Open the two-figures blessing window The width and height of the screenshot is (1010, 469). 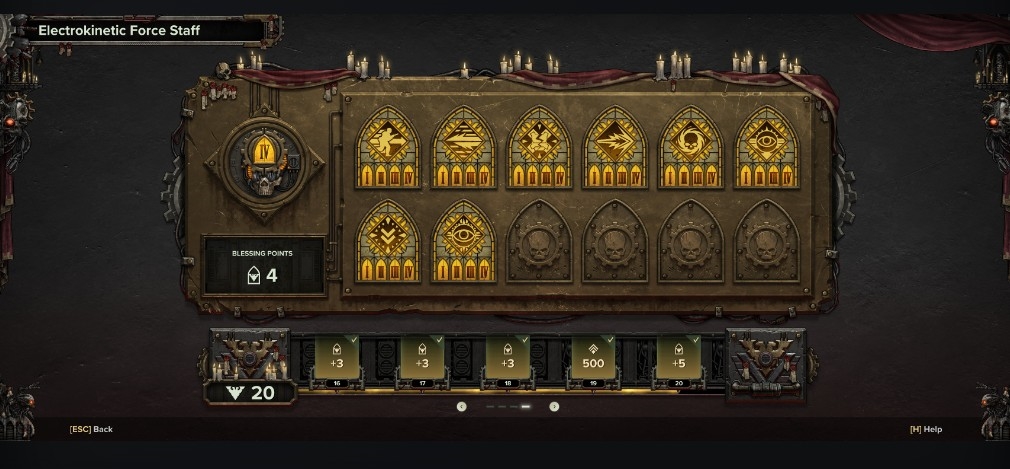point(540,147)
